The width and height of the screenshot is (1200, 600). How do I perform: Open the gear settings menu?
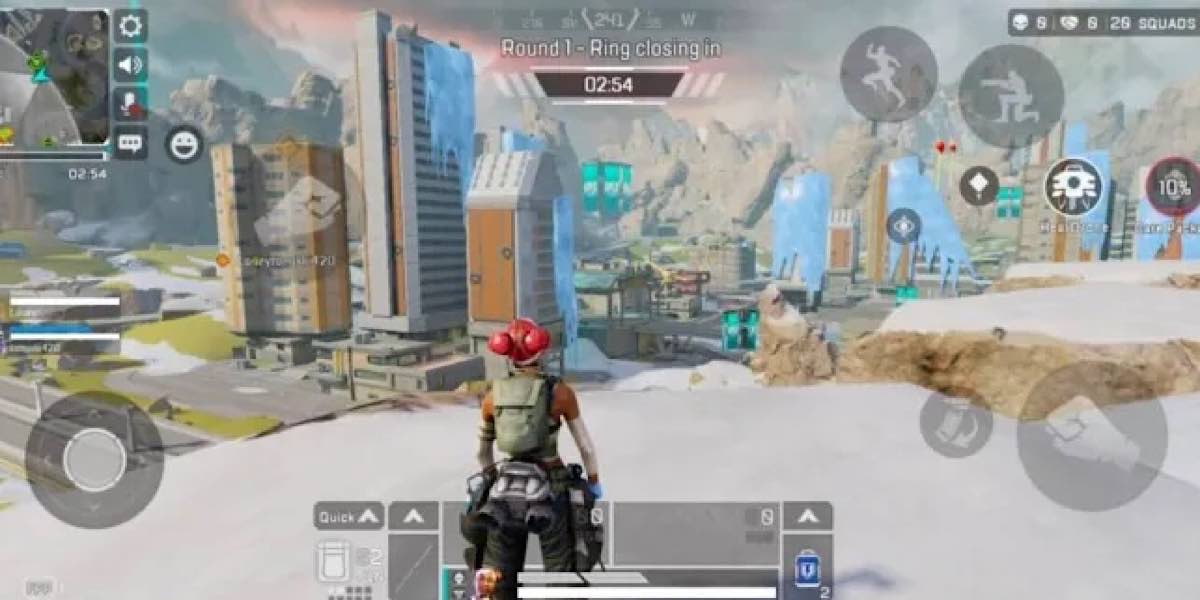click(x=130, y=26)
